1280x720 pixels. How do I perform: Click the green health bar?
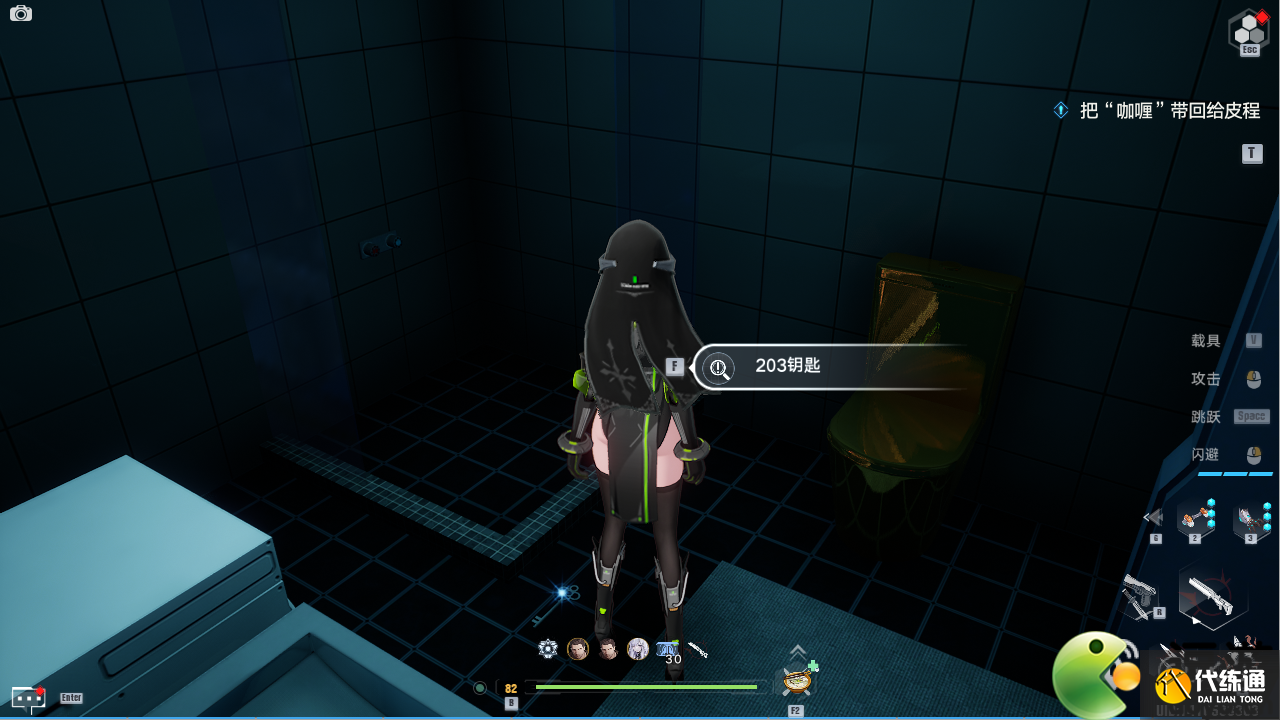click(x=645, y=687)
